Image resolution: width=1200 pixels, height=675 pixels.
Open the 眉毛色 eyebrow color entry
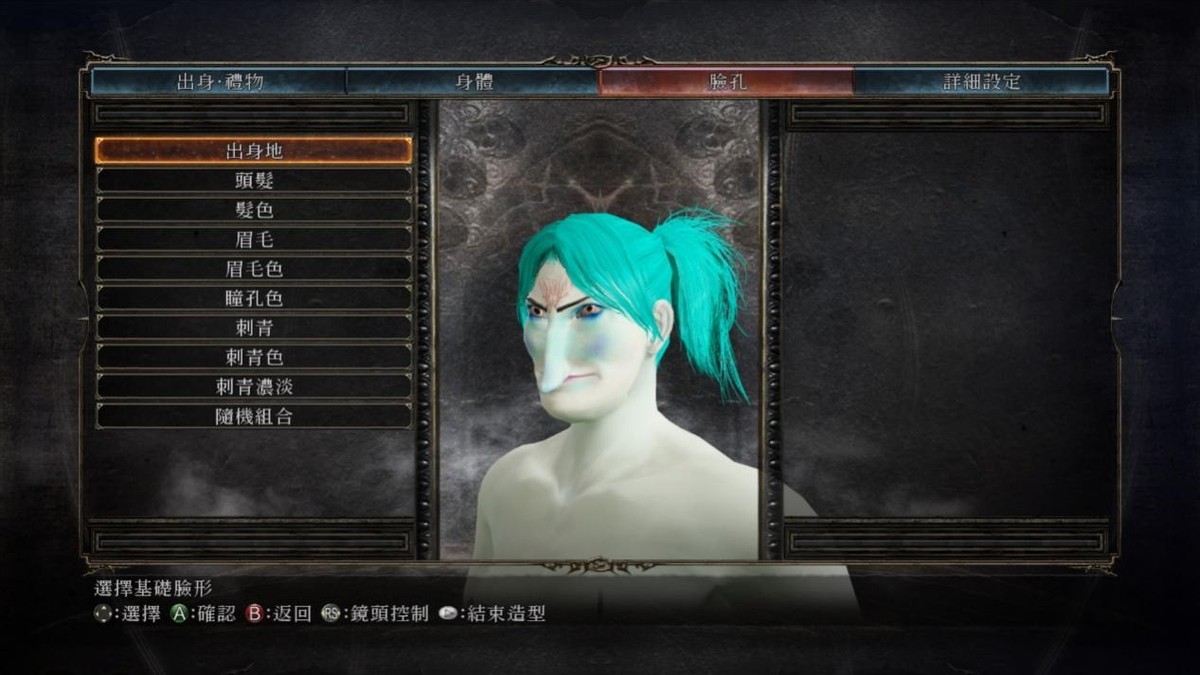pyautogui.click(x=254, y=269)
